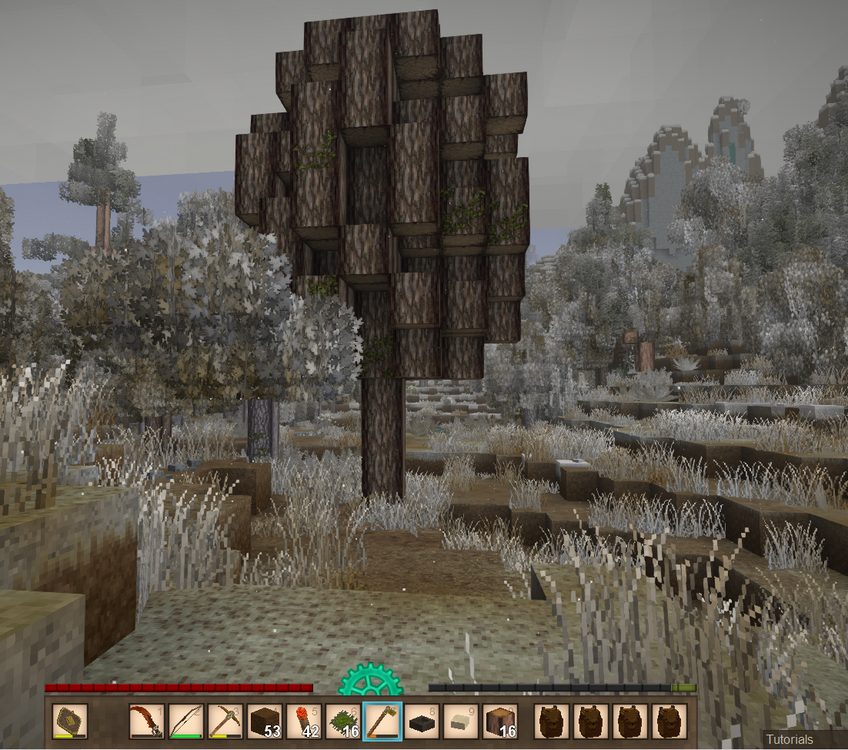Select the shield in the offhand slot

pos(69,721)
